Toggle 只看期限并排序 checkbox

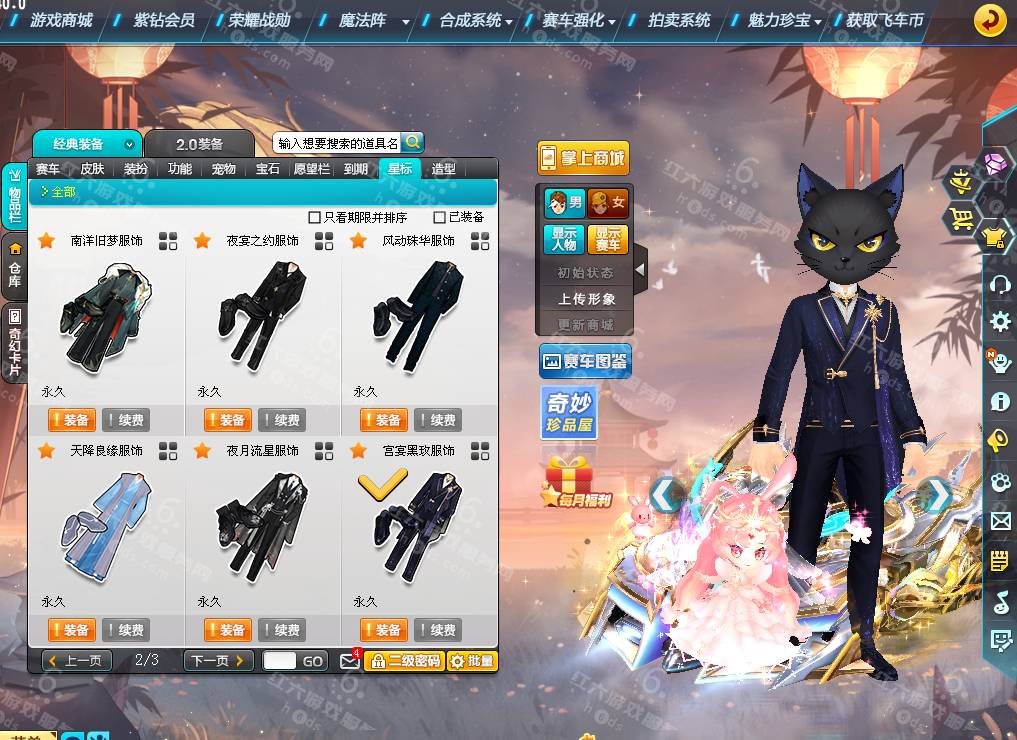click(x=315, y=217)
